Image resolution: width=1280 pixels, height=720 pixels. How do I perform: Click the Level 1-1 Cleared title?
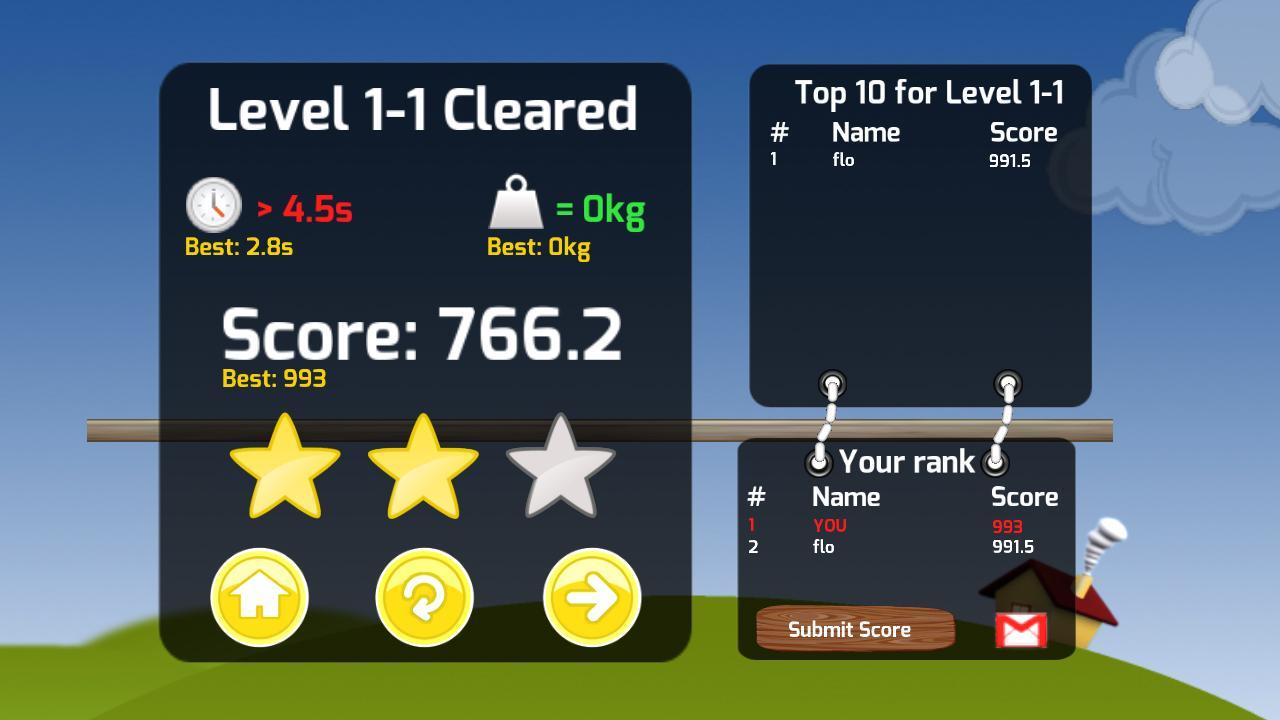(x=424, y=110)
